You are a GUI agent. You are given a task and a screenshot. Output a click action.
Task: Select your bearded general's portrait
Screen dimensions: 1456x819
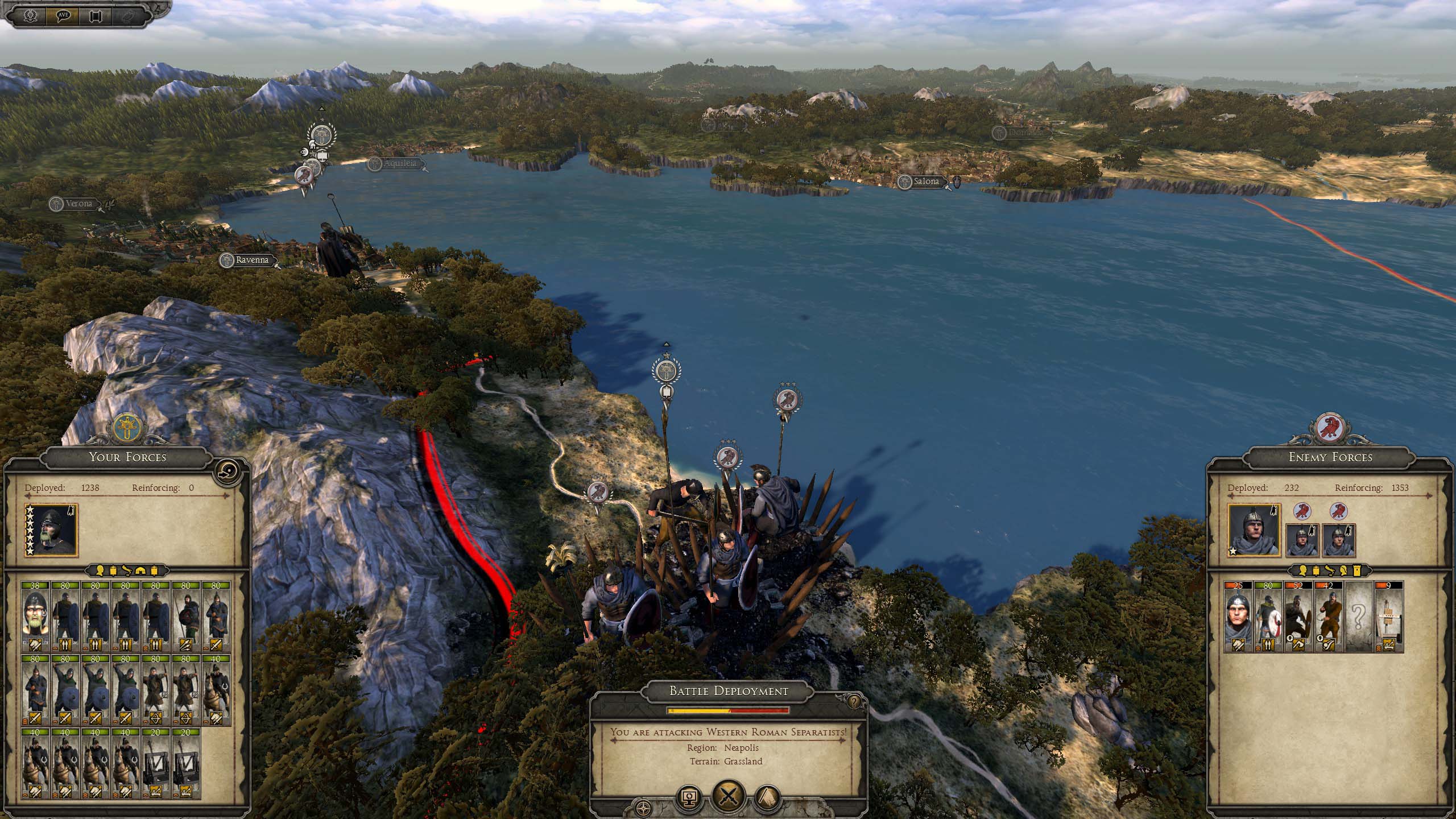tap(51, 530)
